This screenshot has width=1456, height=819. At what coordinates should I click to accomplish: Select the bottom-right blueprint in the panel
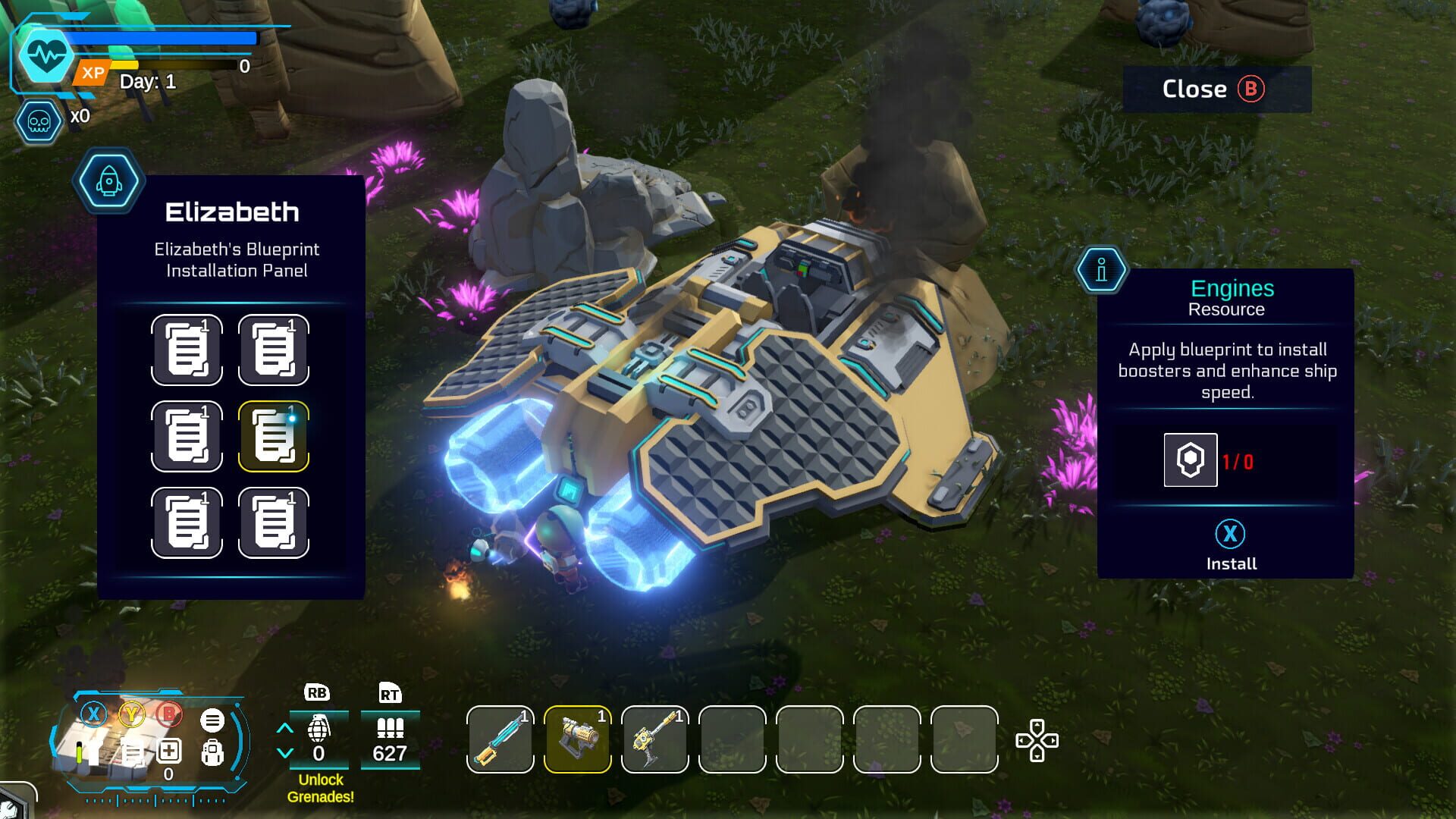[x=274, y=522]
